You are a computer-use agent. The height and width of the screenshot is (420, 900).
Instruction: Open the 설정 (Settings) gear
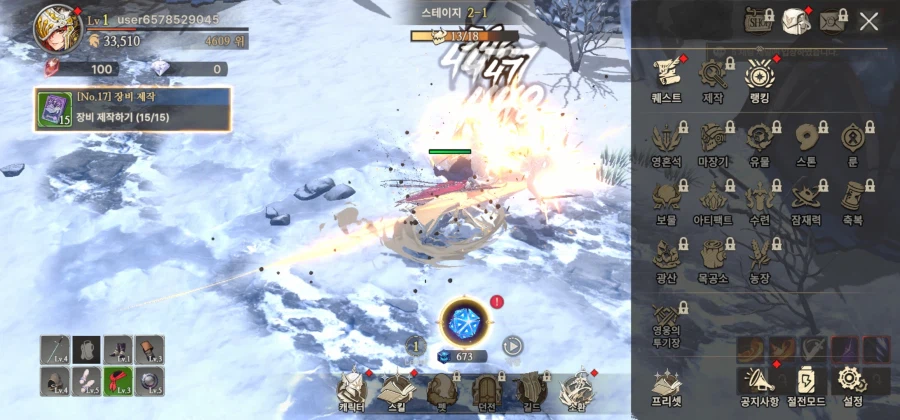(x=851, y=382)
